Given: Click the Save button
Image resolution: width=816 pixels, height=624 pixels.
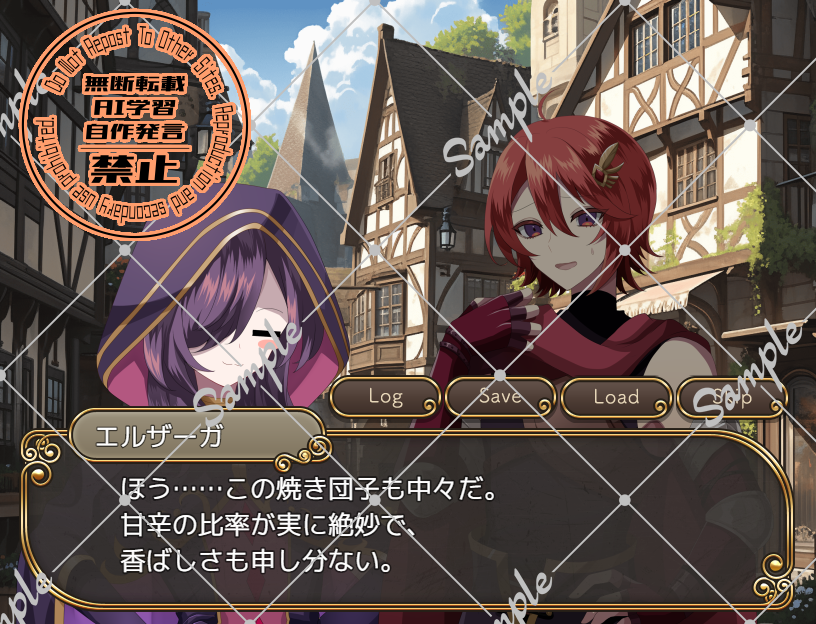Looking at the screenshot, I should (500, 397).
